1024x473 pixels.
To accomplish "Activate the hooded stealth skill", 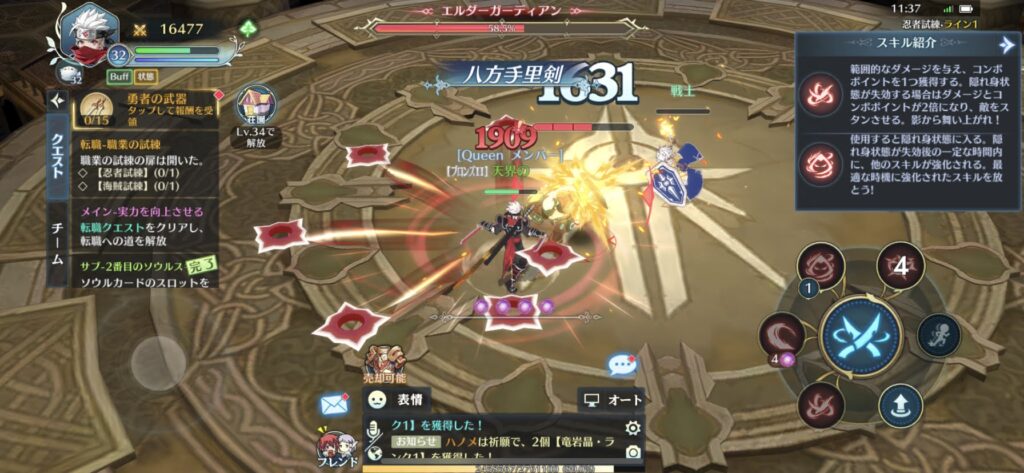I will [x=821, y=267].
